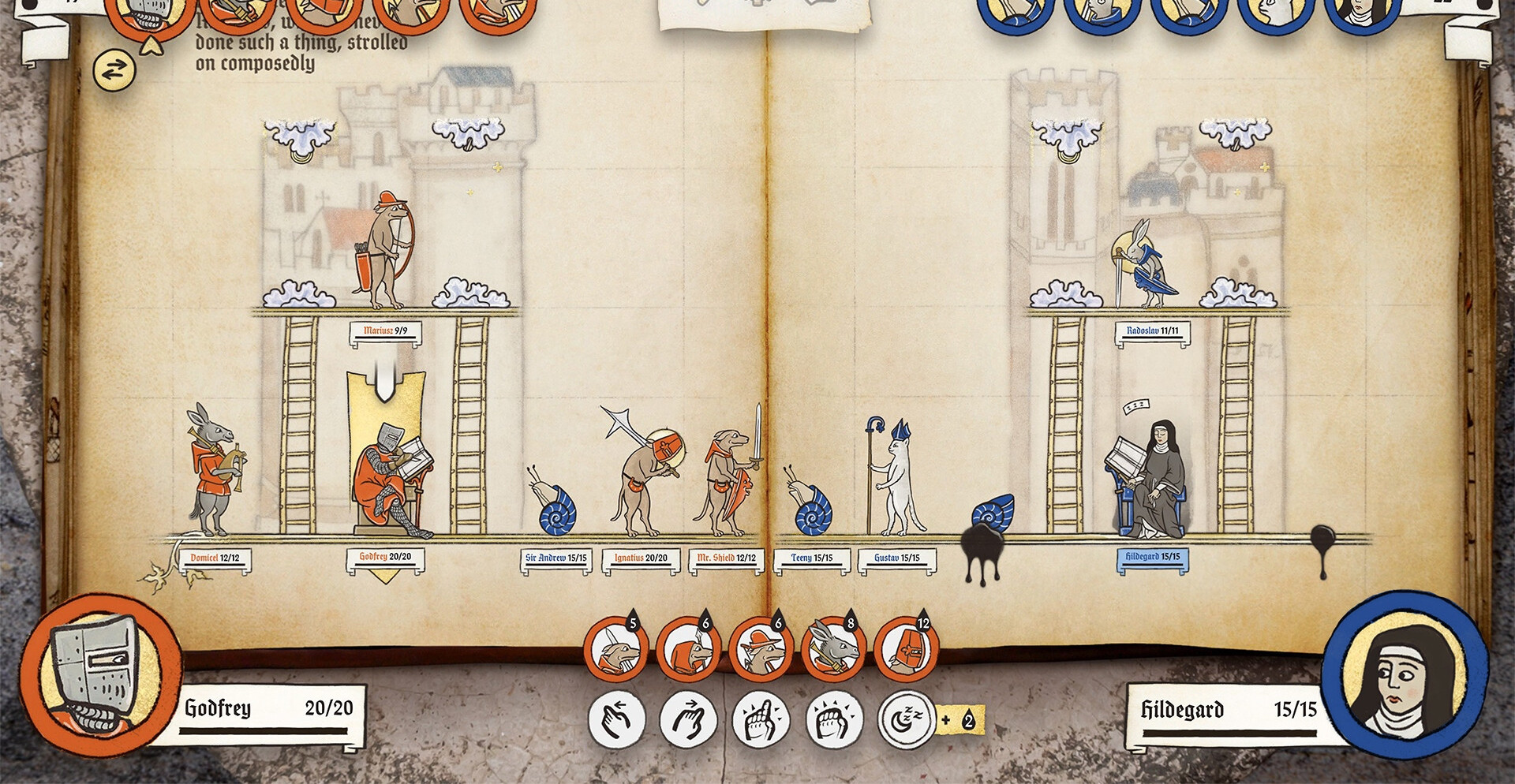This screenshot has height=784, width=1515.
Task: Summon the sword dog unit costing 5
Action: (617, 650)
